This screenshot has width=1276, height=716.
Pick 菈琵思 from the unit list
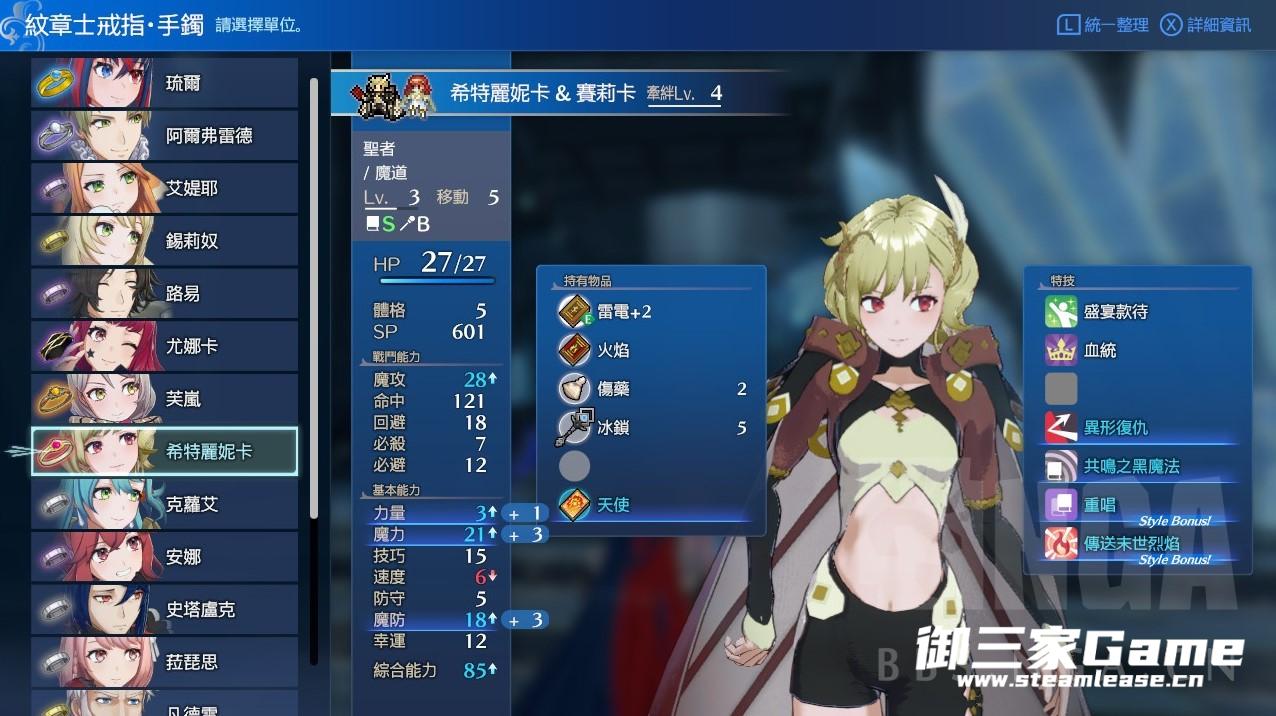tap(165, 662)
